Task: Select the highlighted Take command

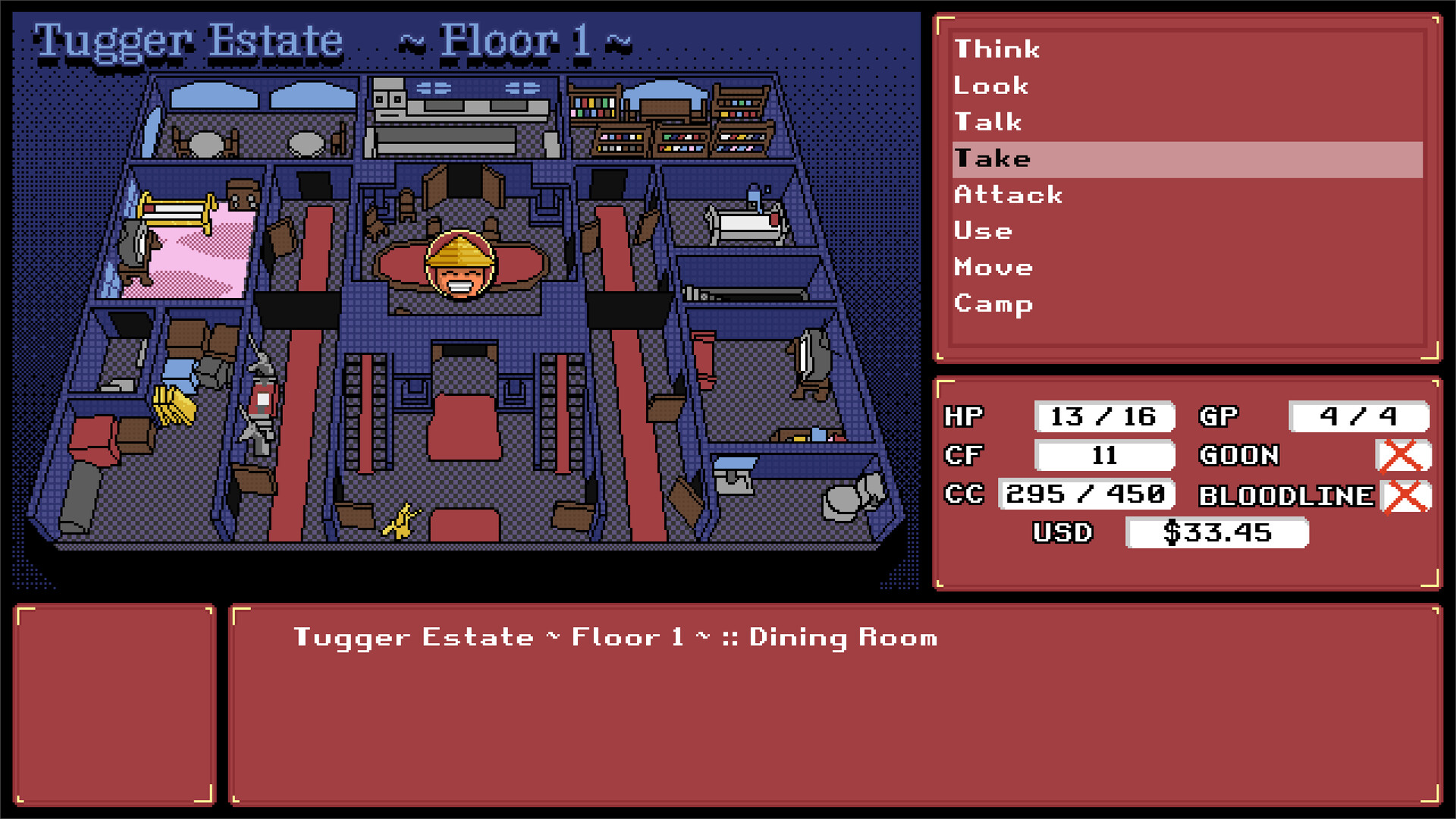Action: [993, 158]
